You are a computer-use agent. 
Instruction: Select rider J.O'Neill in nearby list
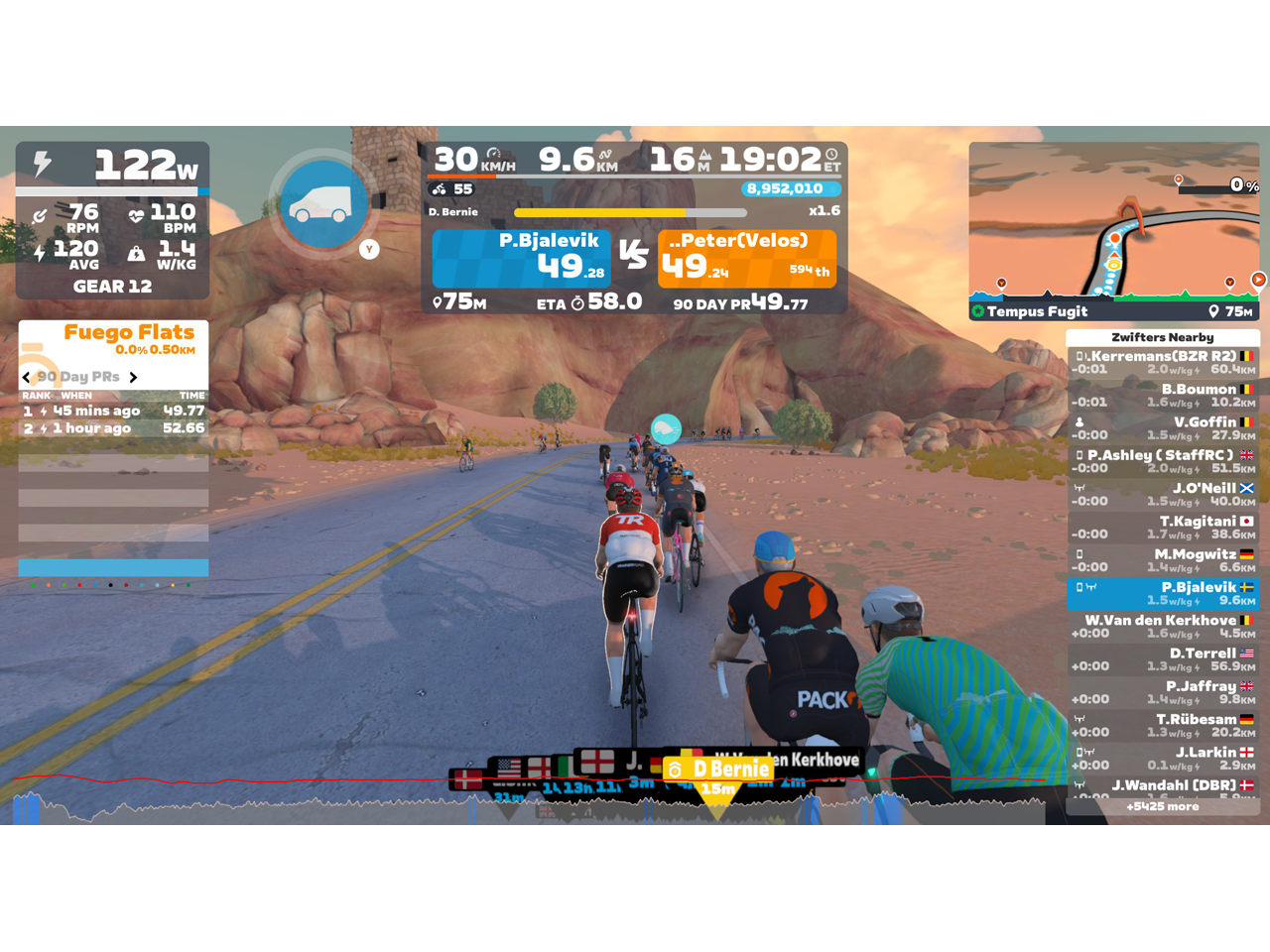(1162, 495)
